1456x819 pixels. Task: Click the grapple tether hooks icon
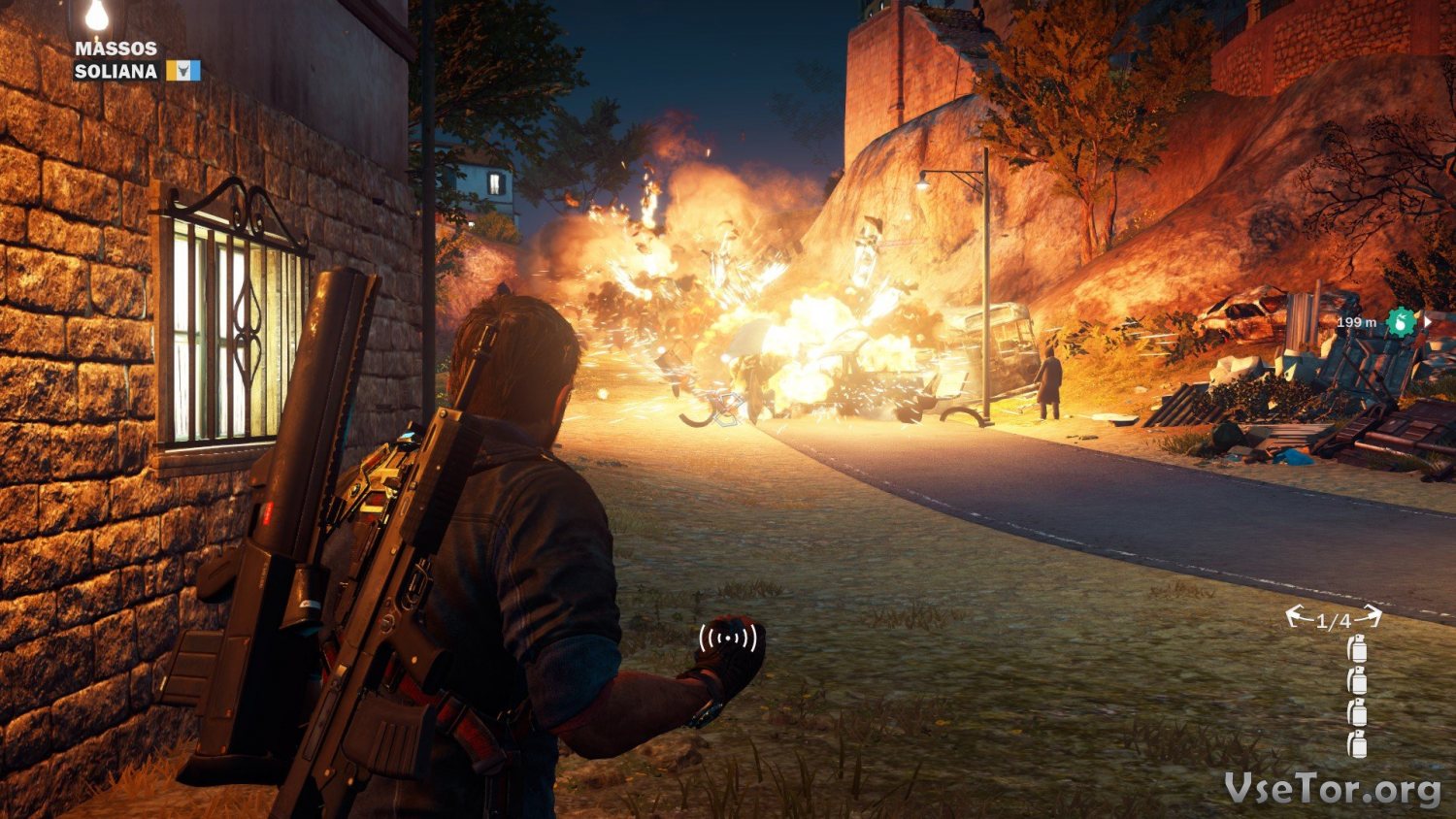pyautogui.click(x=1333, y=618)
